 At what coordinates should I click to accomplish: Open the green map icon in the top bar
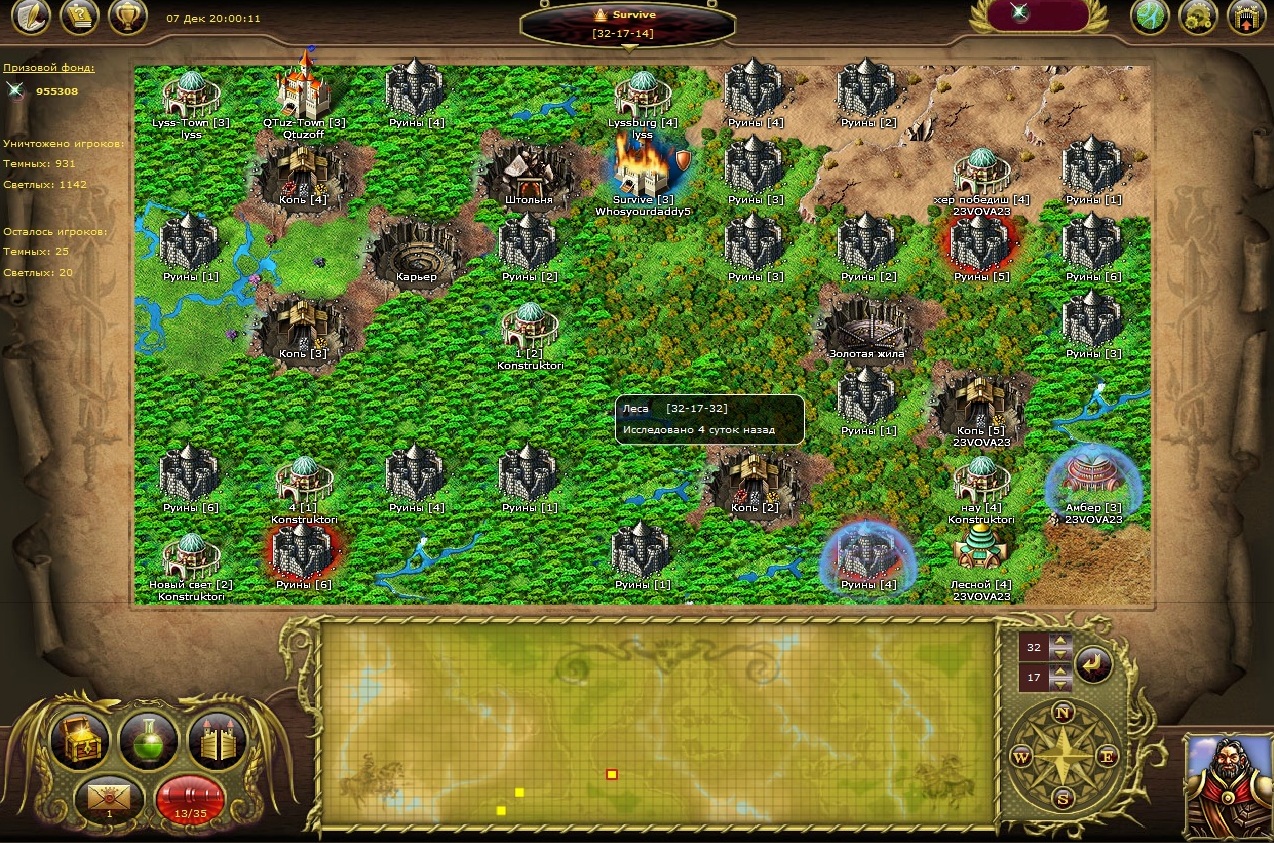pyautogui.click(x=1150, y=17)
